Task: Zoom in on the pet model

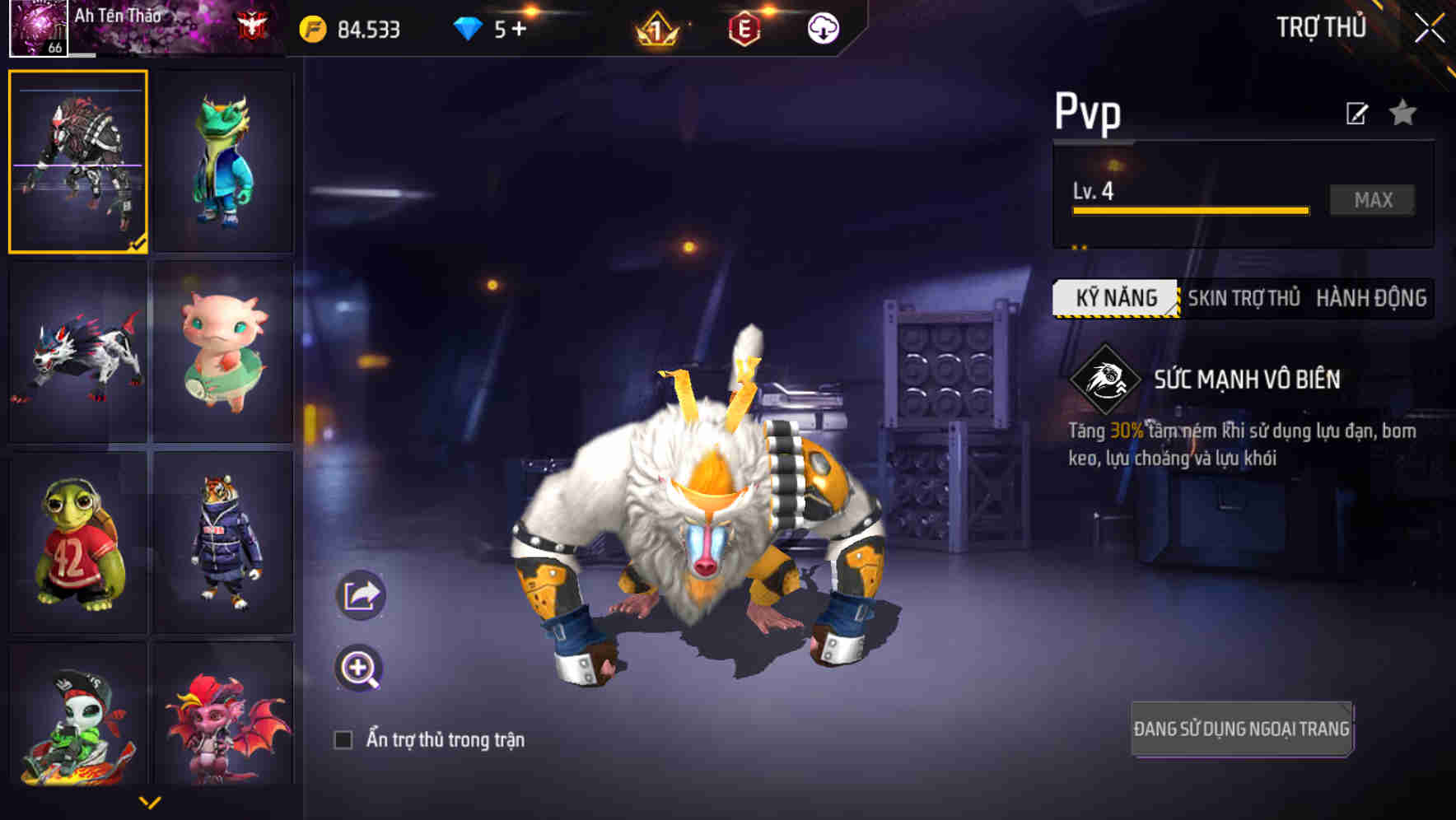Action: point(357,668)
